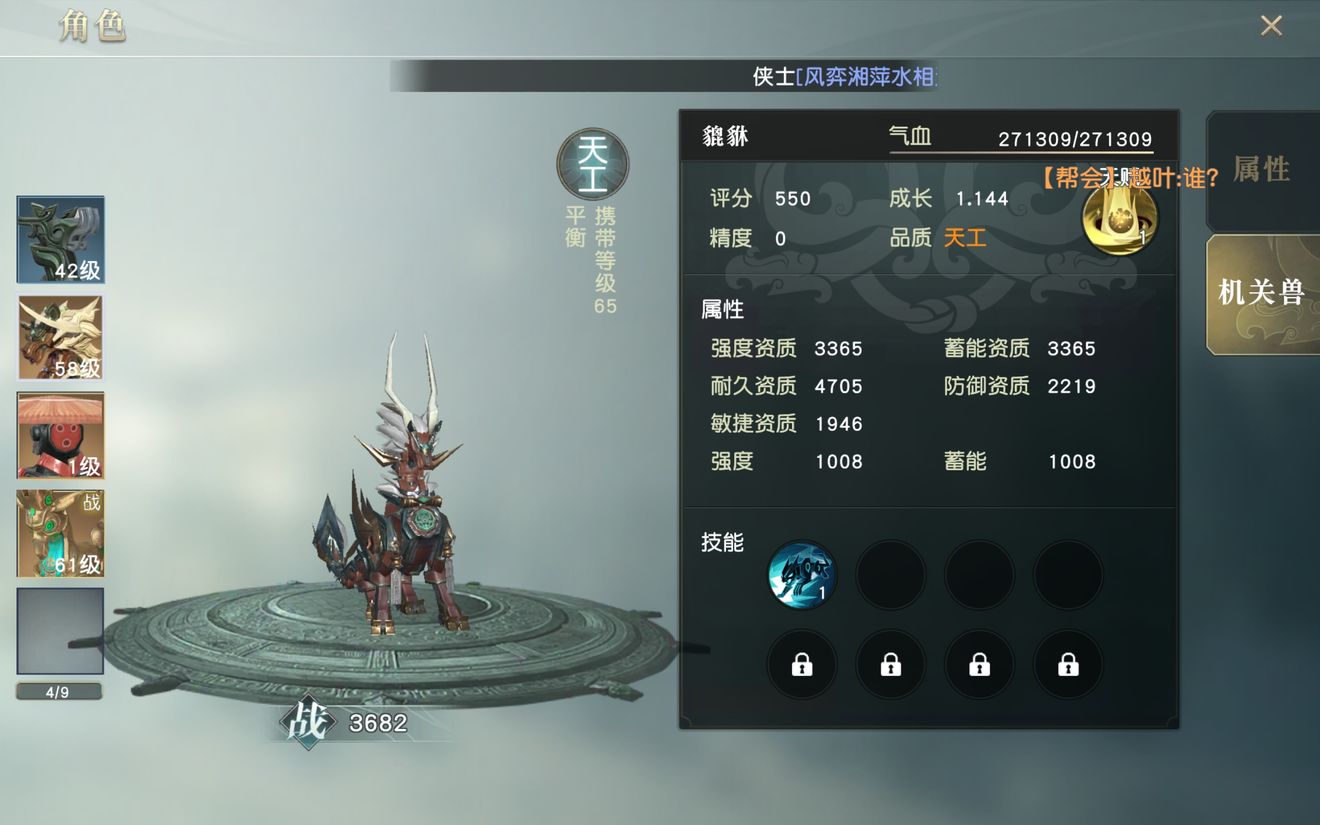This screenshot has height=825, width=1320.
Task: Unlock the first locked skill slot
Action: (x=802, y=664)
